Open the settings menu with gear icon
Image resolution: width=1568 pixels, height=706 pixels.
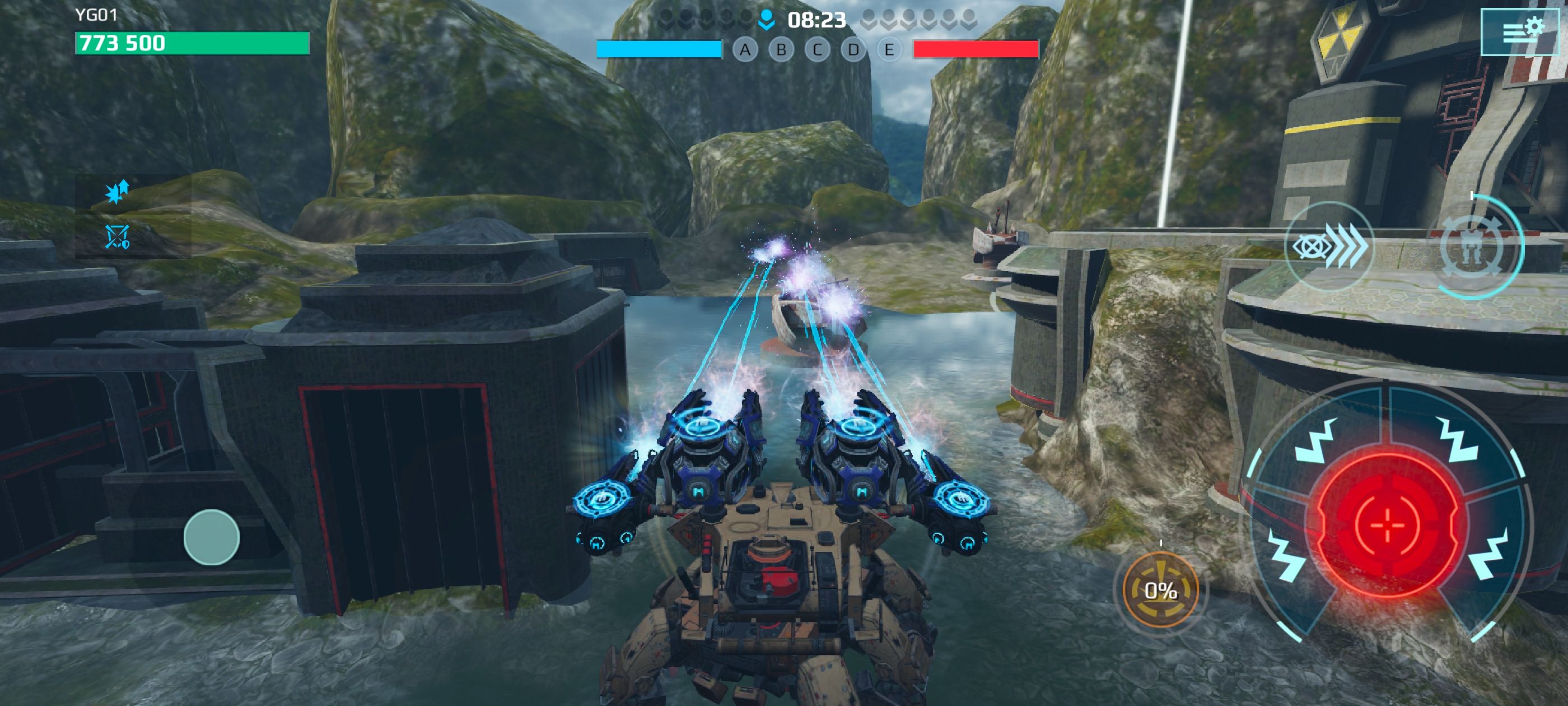tap(1519, 32)
